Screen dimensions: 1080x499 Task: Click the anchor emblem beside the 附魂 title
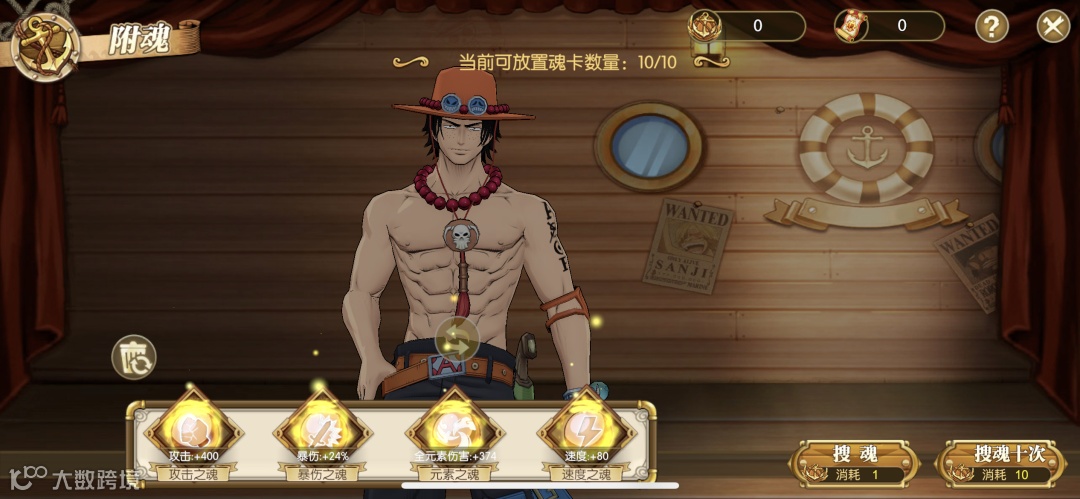pyautogui.click(x=45, y=45)
